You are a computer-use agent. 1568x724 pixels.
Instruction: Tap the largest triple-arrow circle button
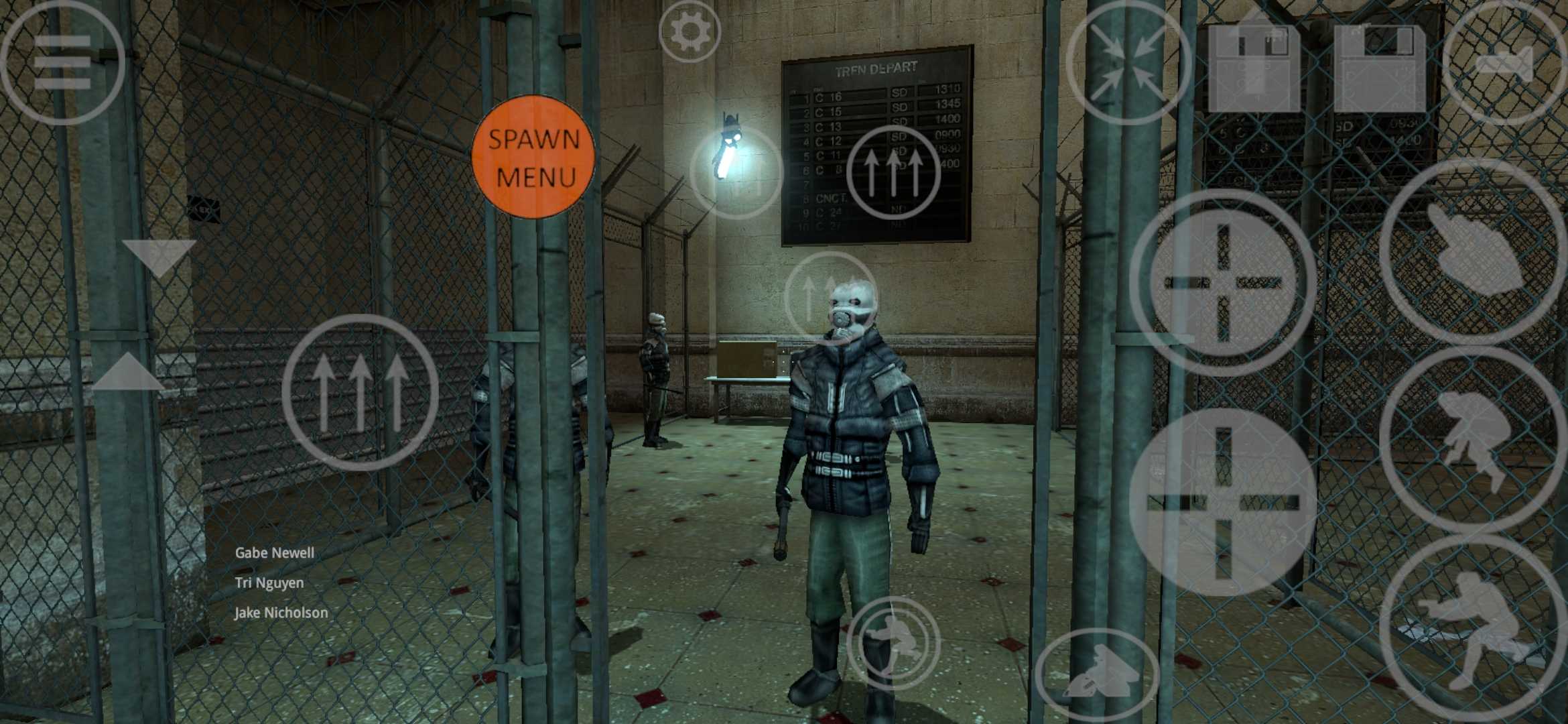pyautogui.click(x=361, y=392)
